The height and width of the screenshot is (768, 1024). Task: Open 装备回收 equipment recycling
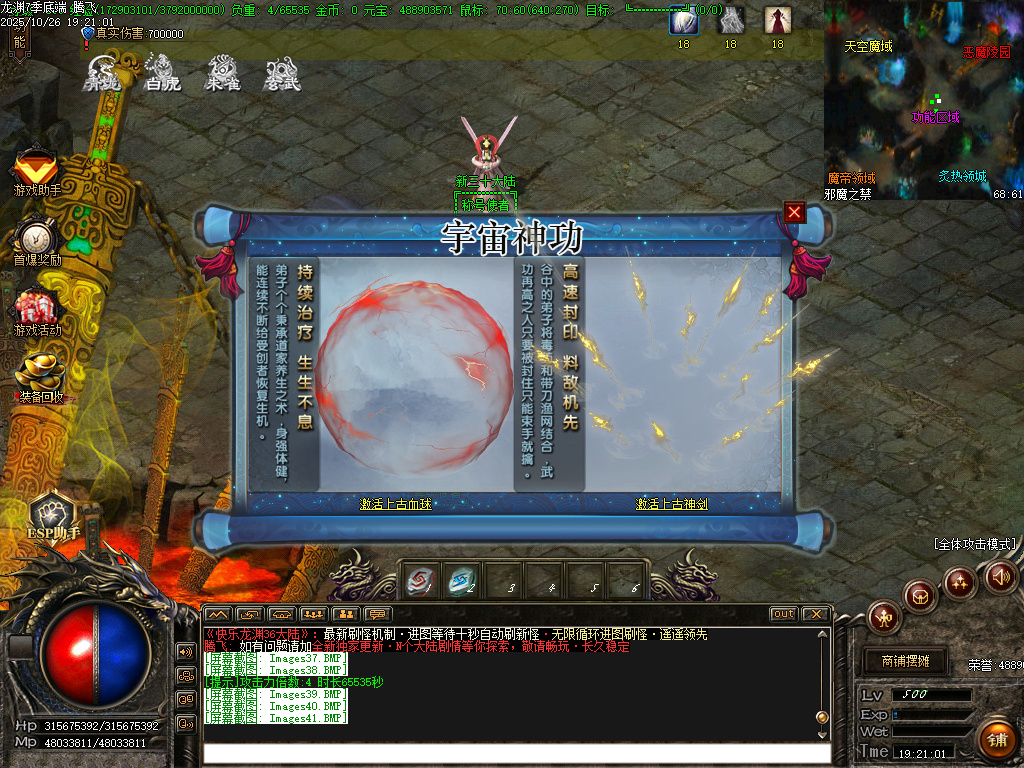(39, 378)
